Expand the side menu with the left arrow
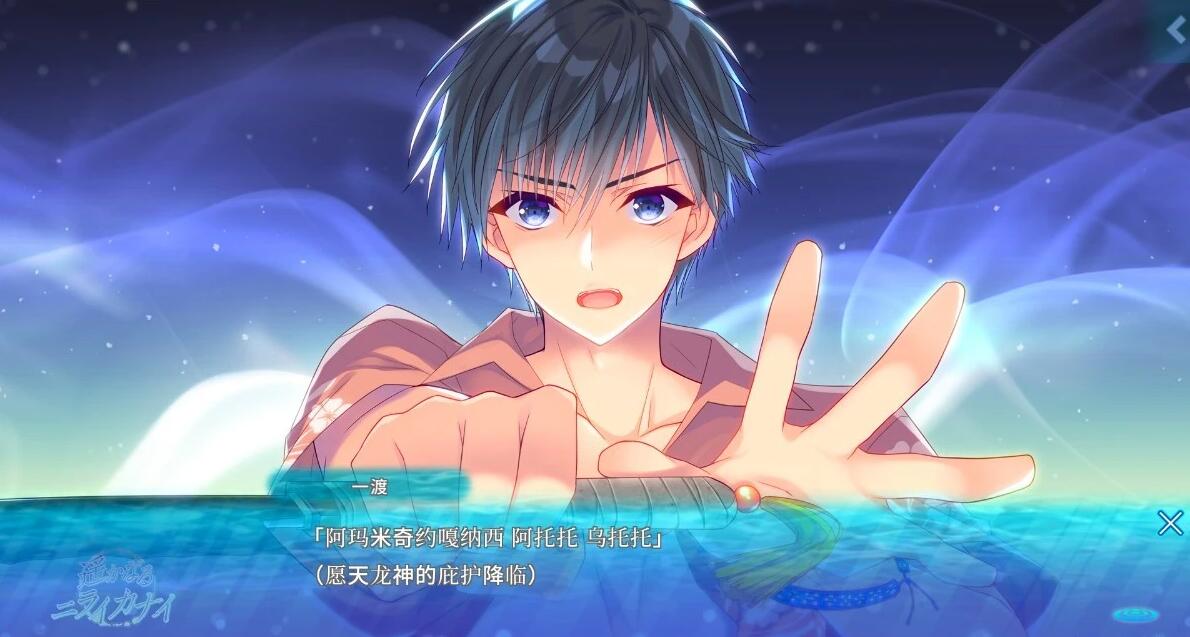The image size is (1190, 637). 1177,31
